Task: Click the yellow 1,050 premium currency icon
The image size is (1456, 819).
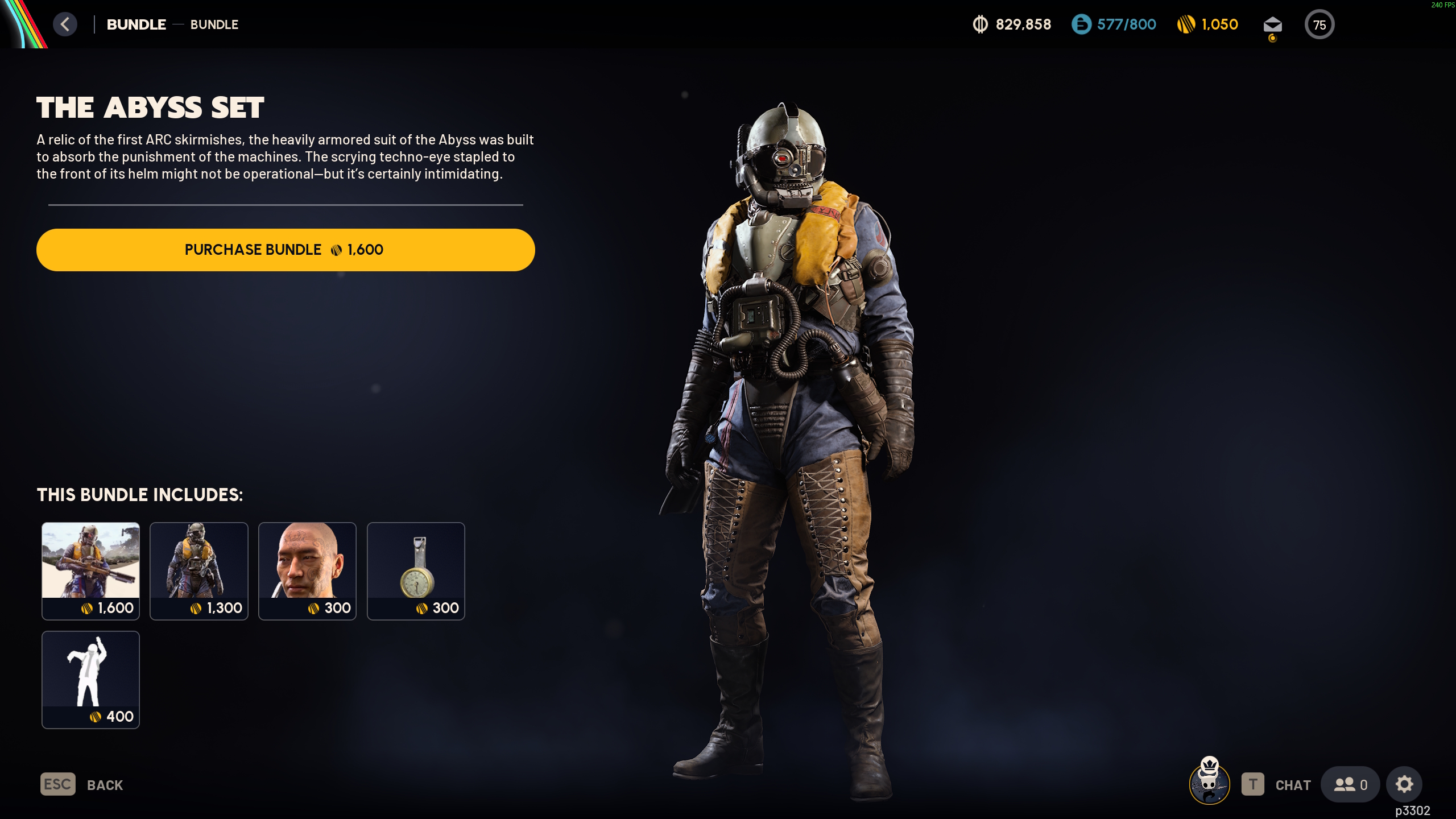Action: [x=1187, y=24]
